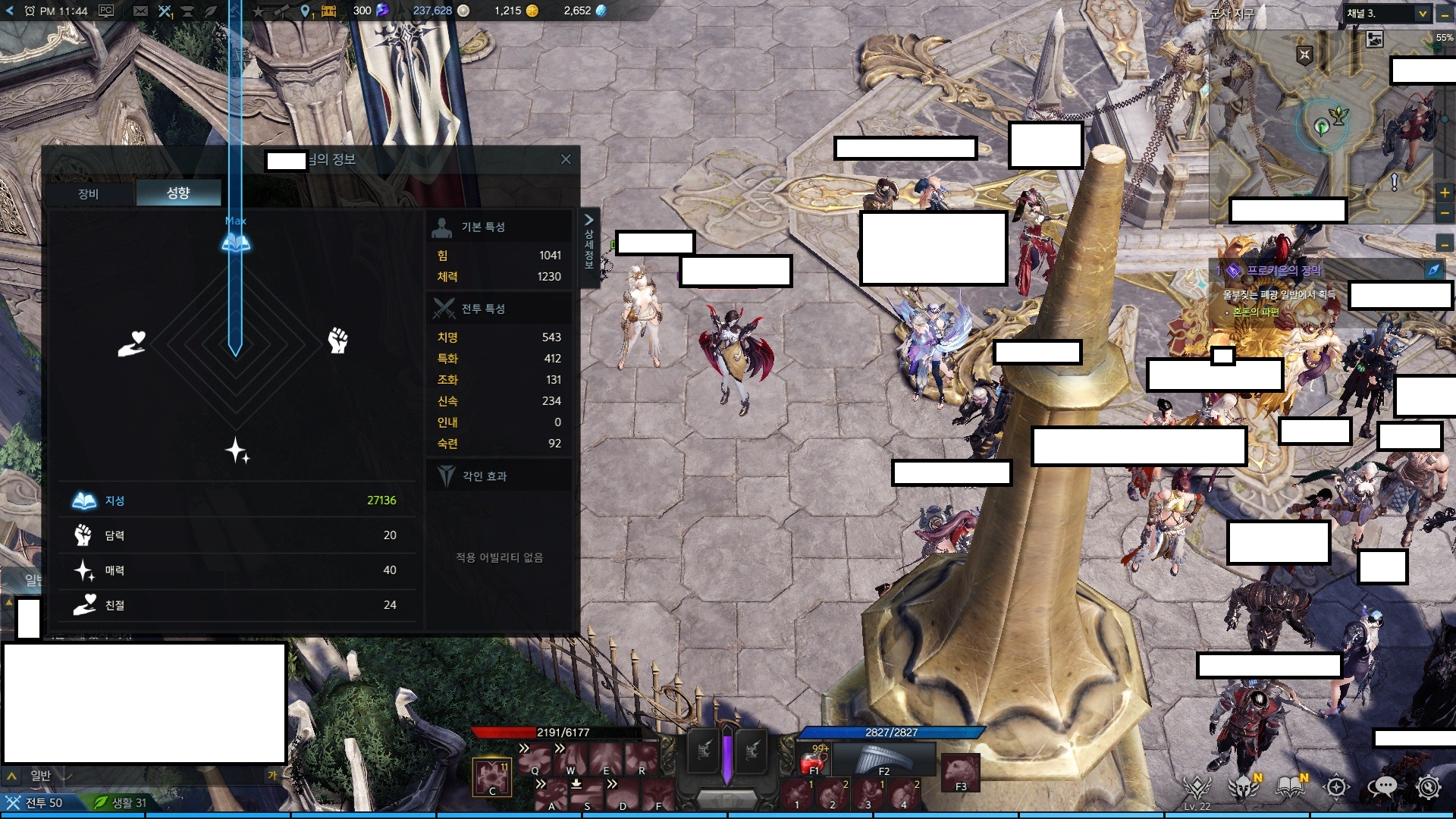Choose the 매력 charm stat row

tap(236, 570)
